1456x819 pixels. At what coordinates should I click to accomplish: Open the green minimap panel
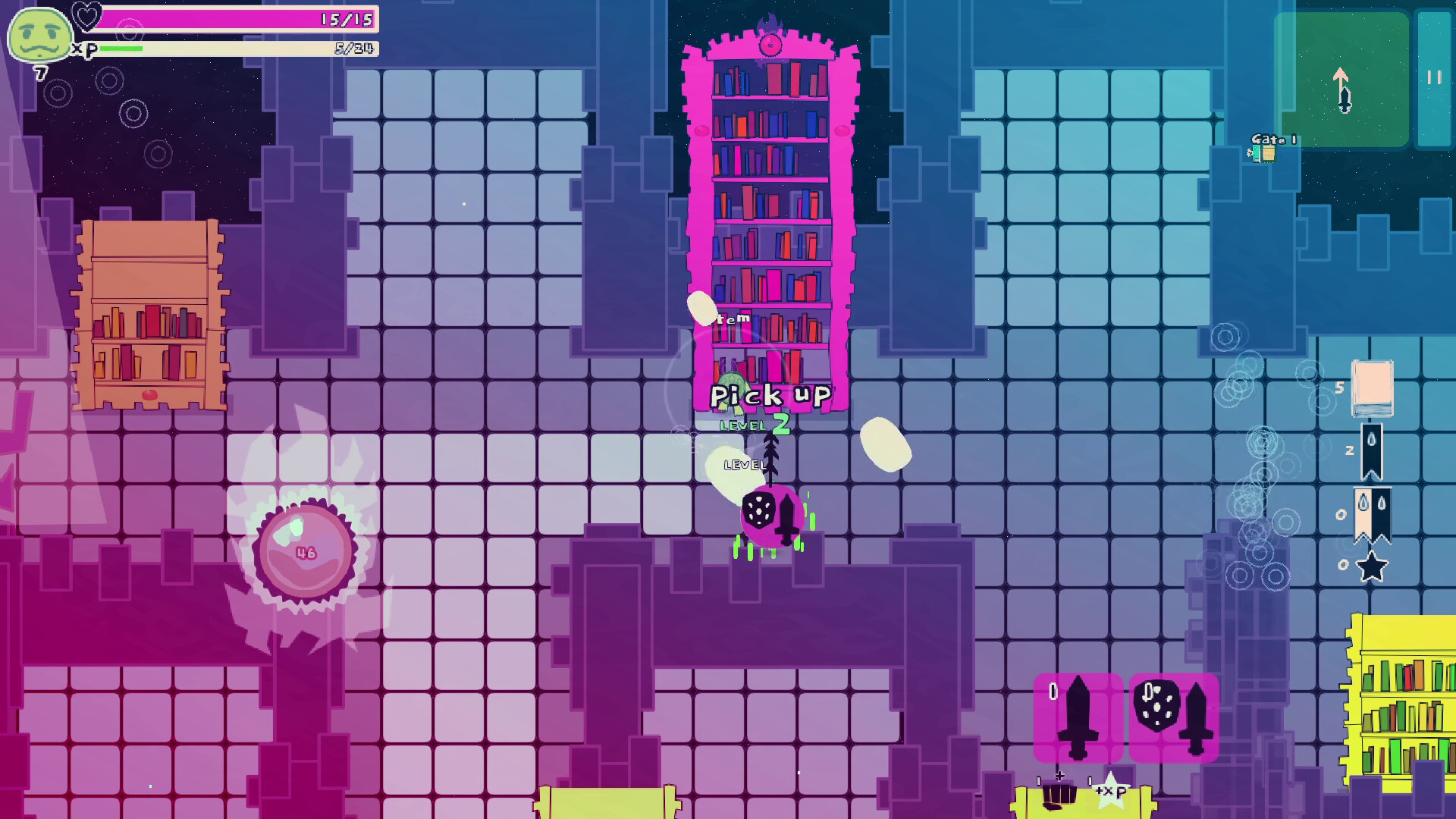pos(1341,80)
